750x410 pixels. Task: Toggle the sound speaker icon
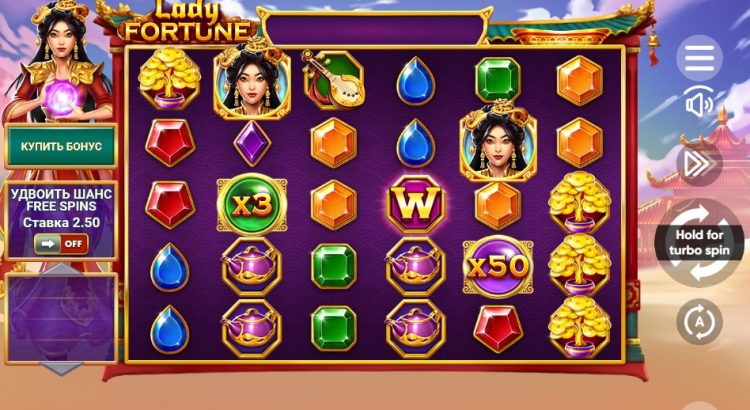pos(699,105)
